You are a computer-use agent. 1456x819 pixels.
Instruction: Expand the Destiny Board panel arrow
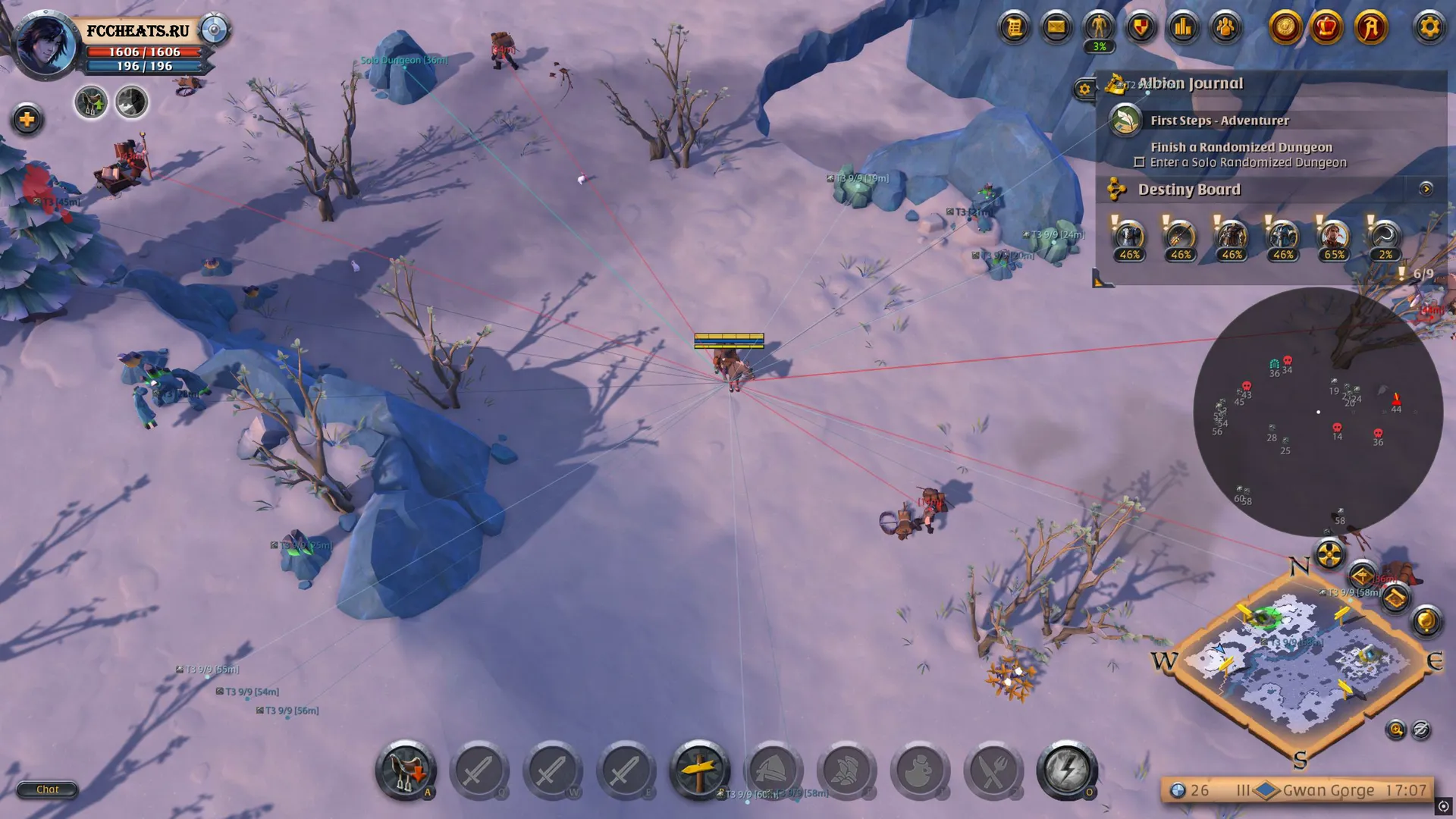(x=1426, y=189)
